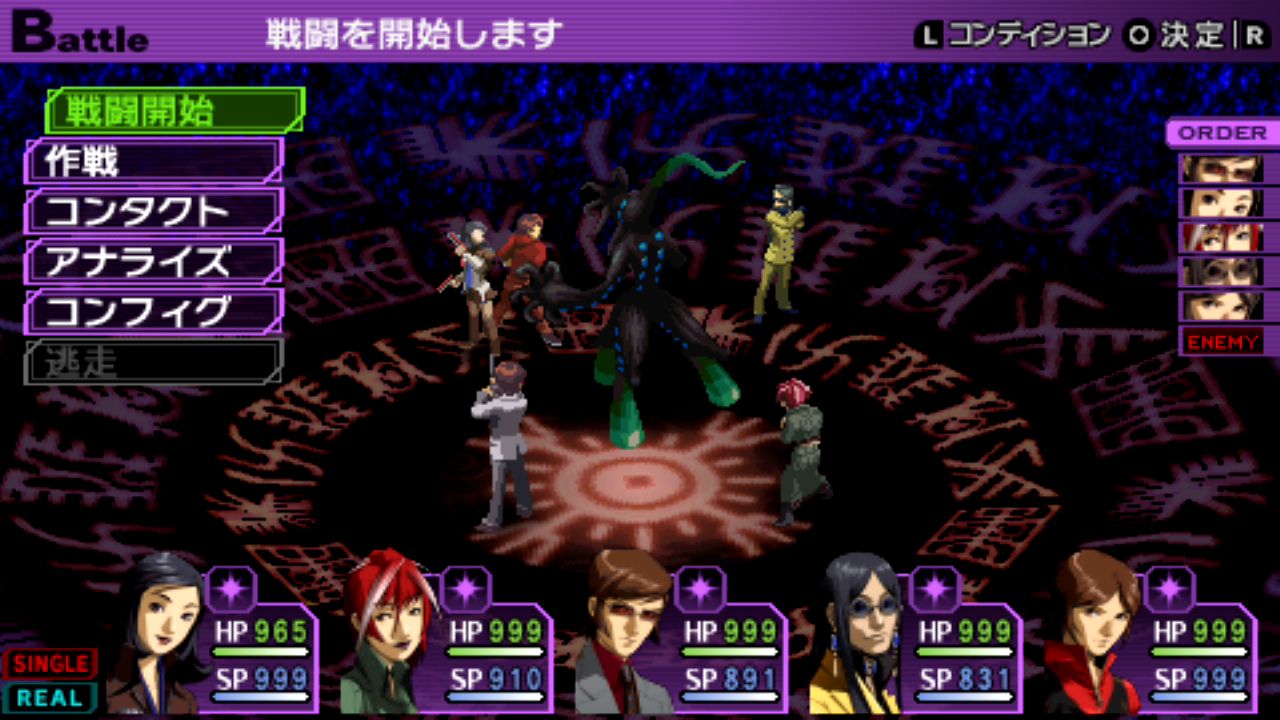The image size is (1280, 720).
Task: Open the 作戦 strategy menu
Action: [154, 161]
